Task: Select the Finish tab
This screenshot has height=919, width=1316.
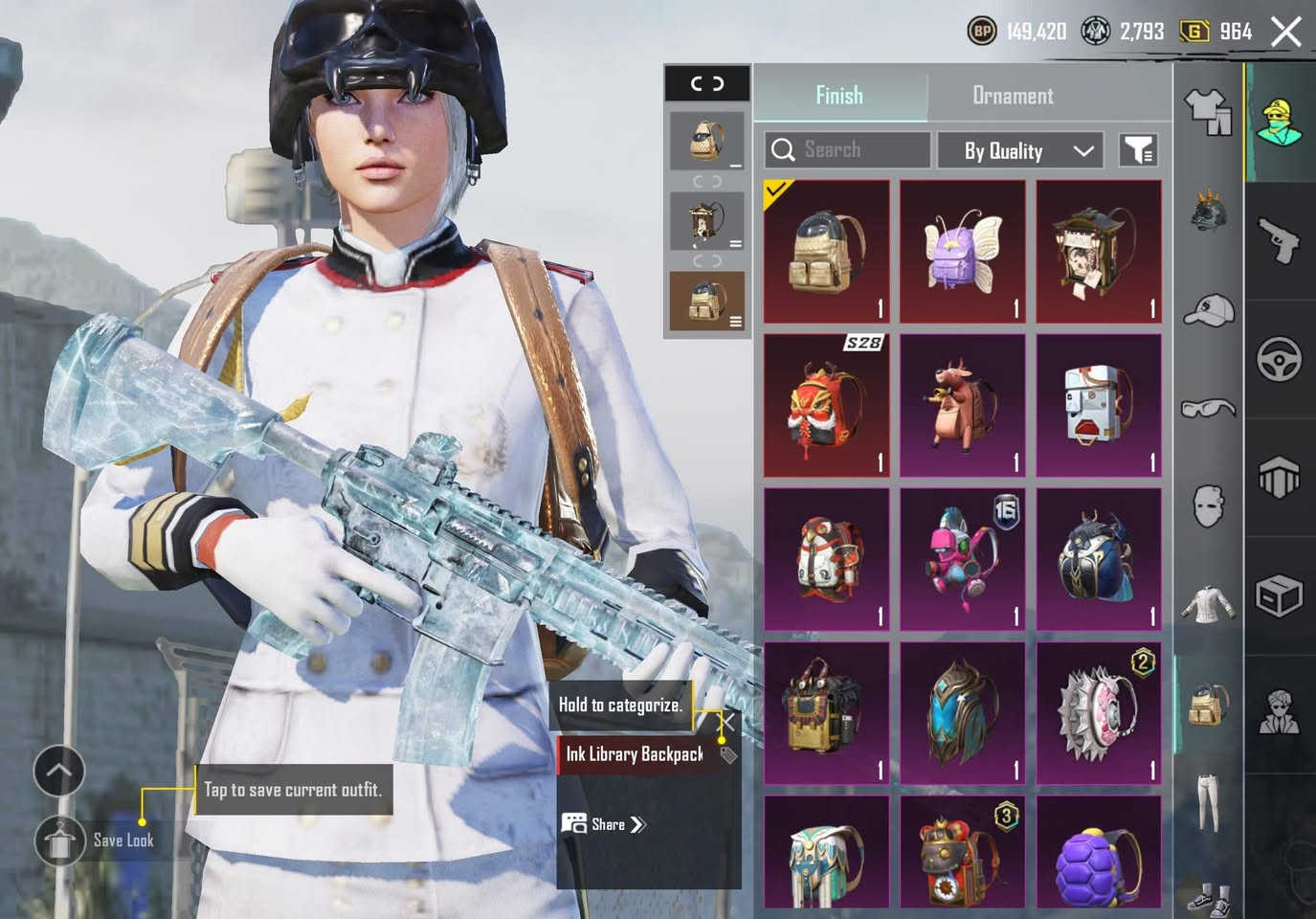Action: point(839,95)
